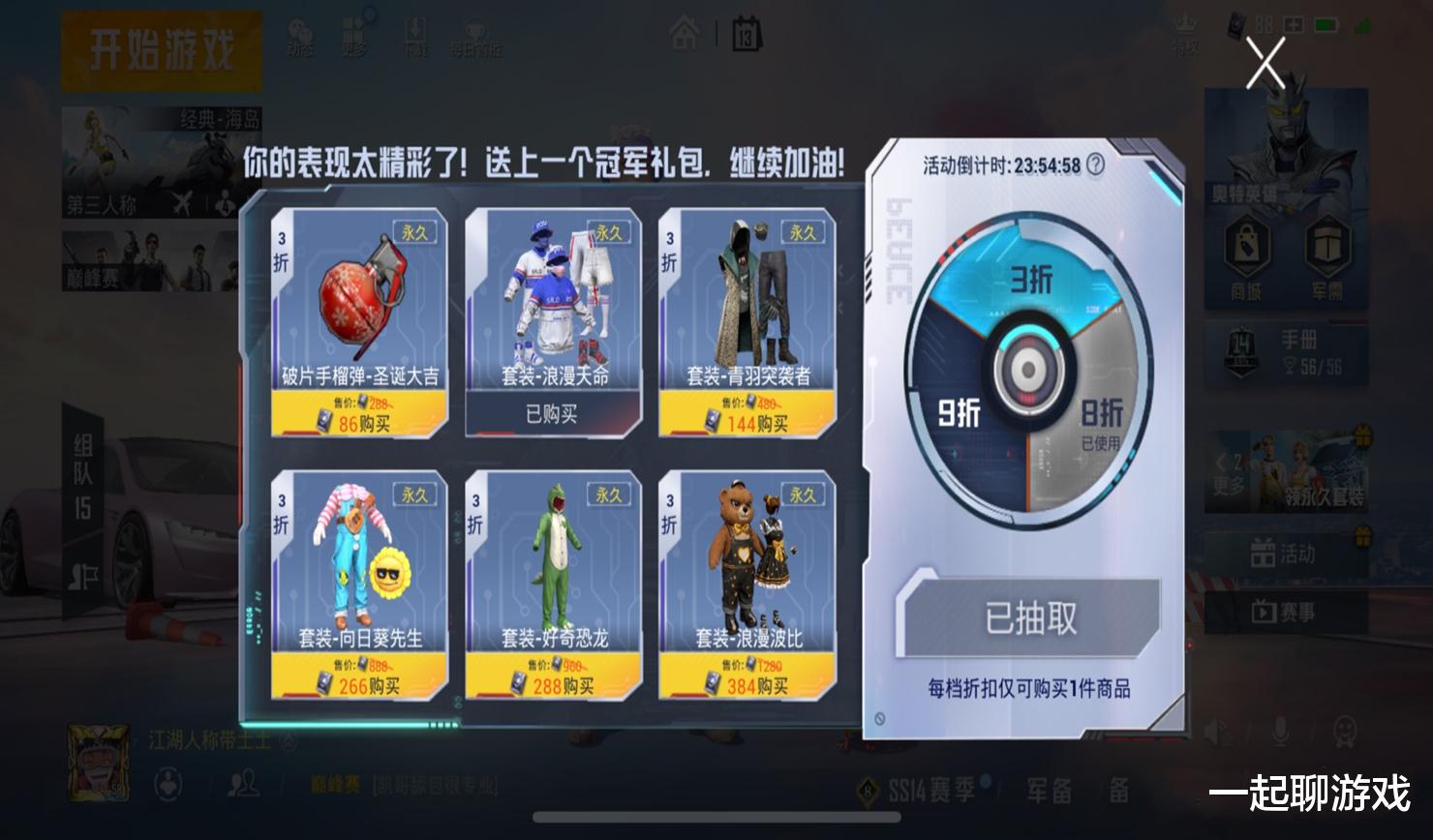Click the home icon on top bar
This screenshot has height=840, width=1433.
coord(684,30)
